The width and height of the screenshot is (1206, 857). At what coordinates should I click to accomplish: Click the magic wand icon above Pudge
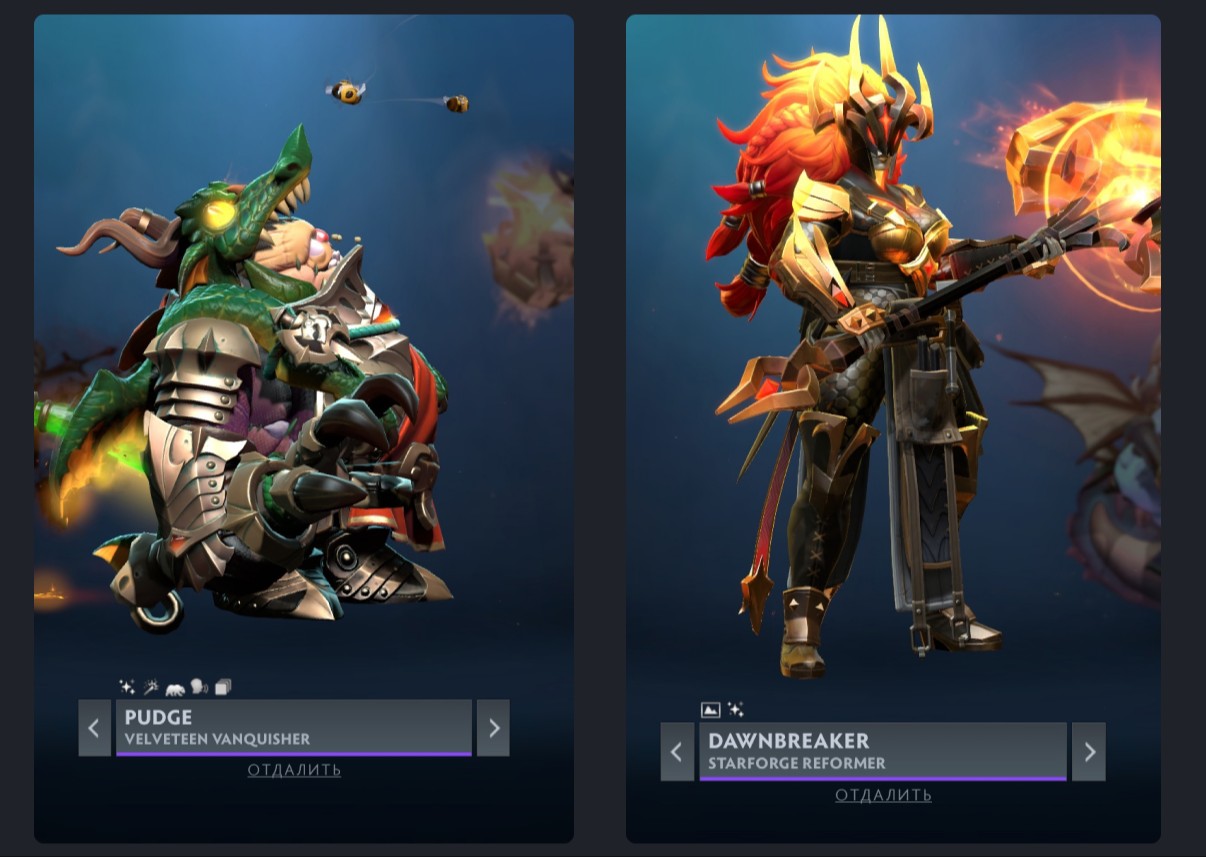click(x=151, y=687)
